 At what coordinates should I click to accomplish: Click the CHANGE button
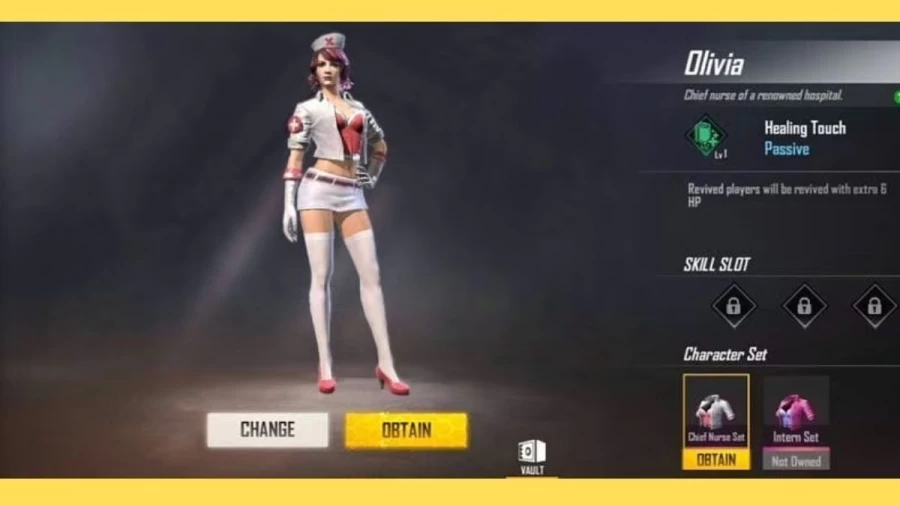coord(267,430)
